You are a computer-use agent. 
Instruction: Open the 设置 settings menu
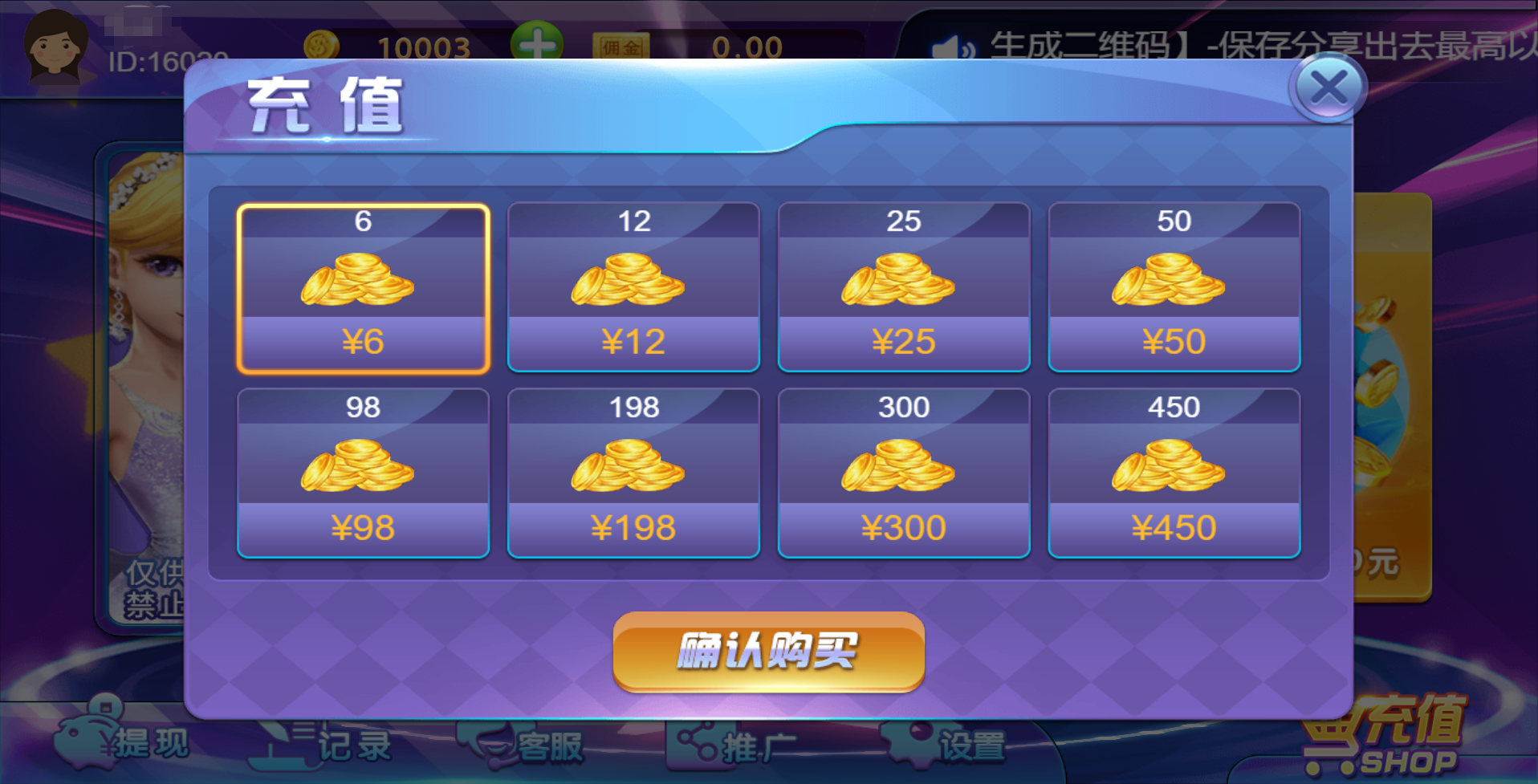click(951, 745)
